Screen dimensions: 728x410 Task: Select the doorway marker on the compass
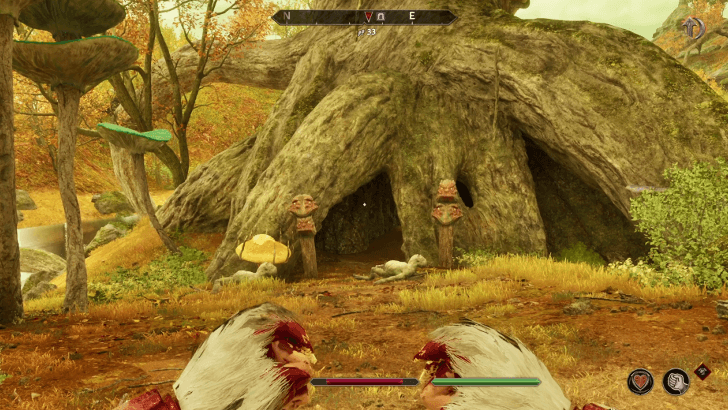[x=378, y=17]
